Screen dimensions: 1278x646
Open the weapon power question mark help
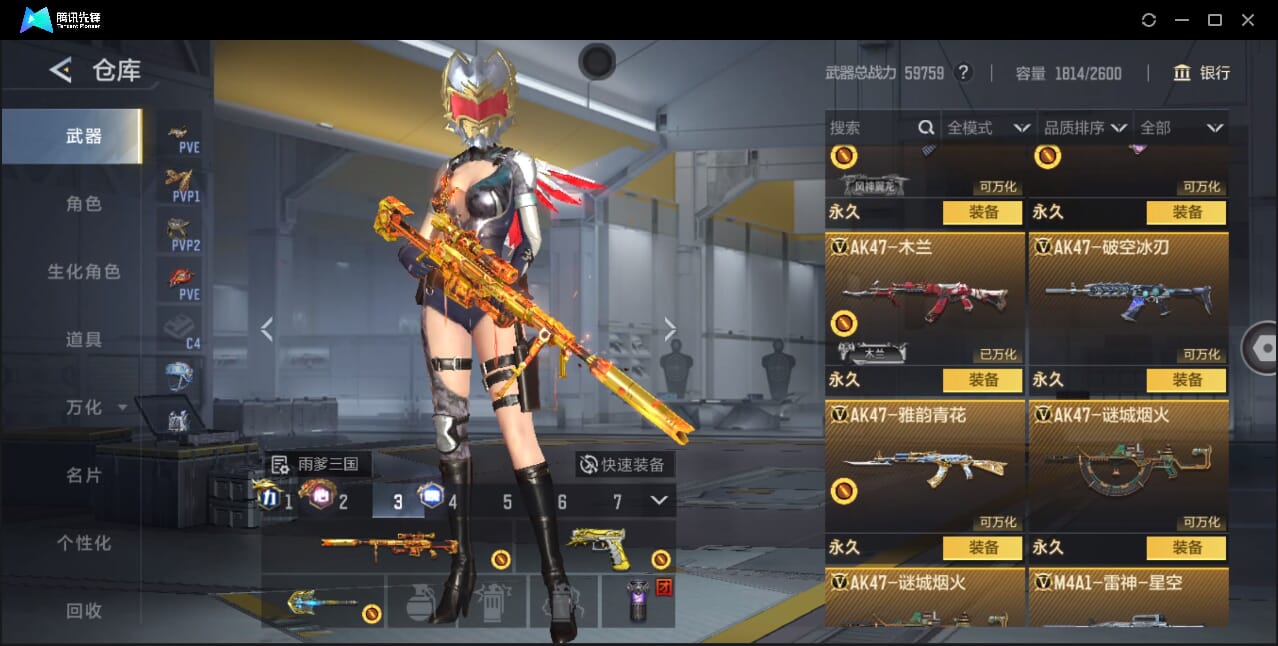pos(963,73)
